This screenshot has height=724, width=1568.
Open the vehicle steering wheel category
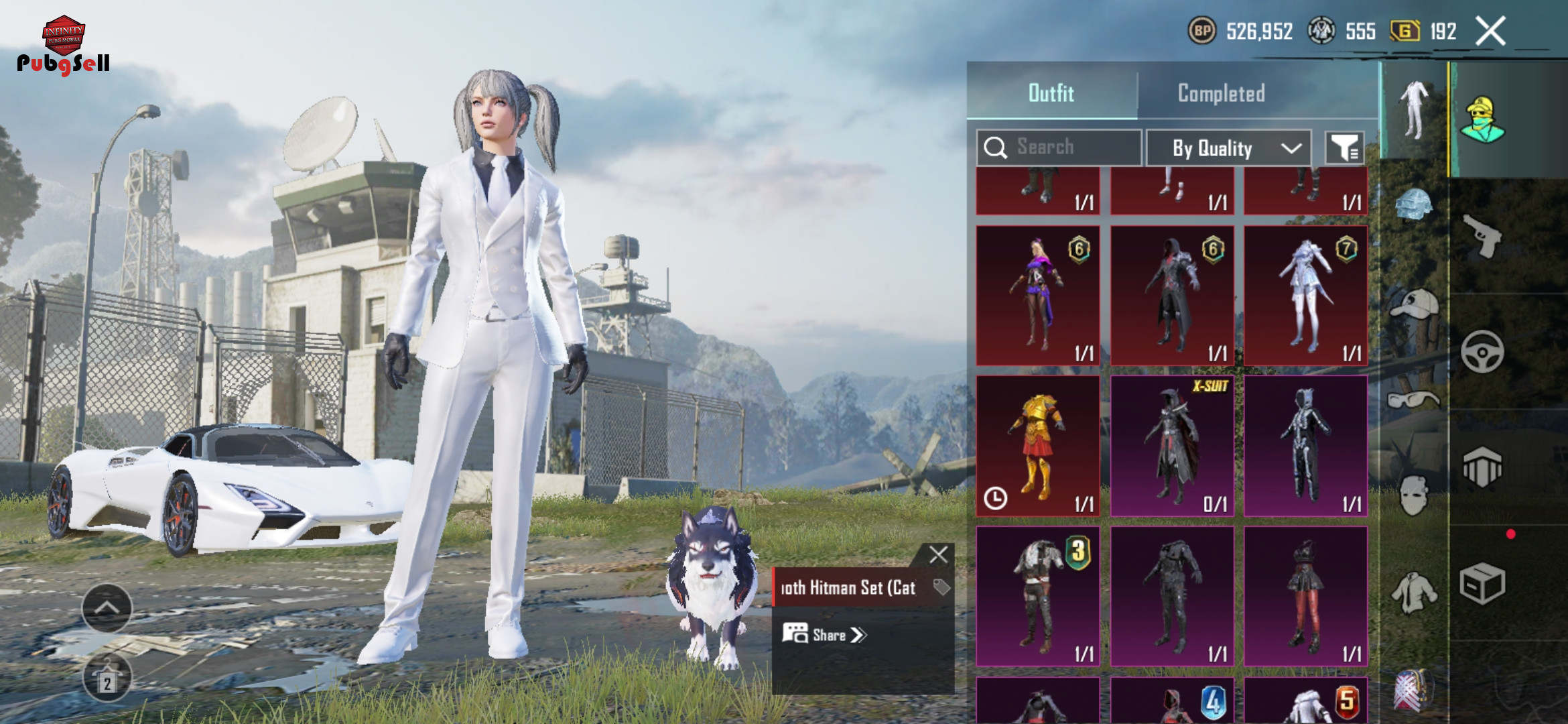[x=1482, y=351]
